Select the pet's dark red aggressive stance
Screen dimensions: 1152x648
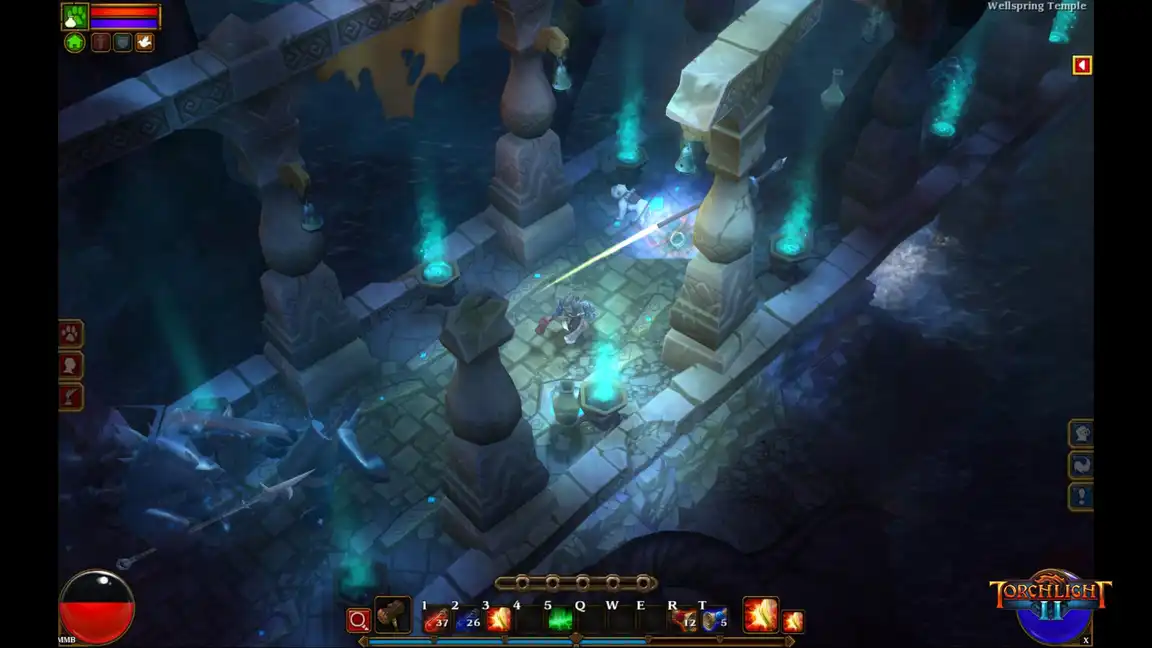(100, 42)
